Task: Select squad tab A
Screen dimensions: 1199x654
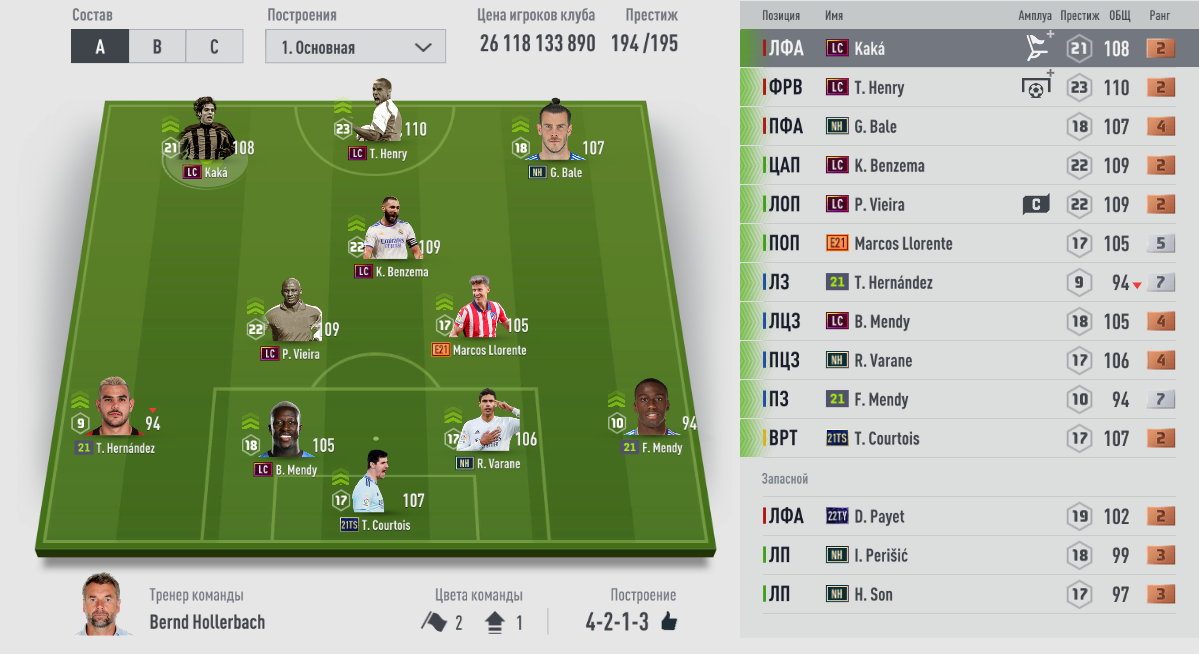Action: [100, 47]
